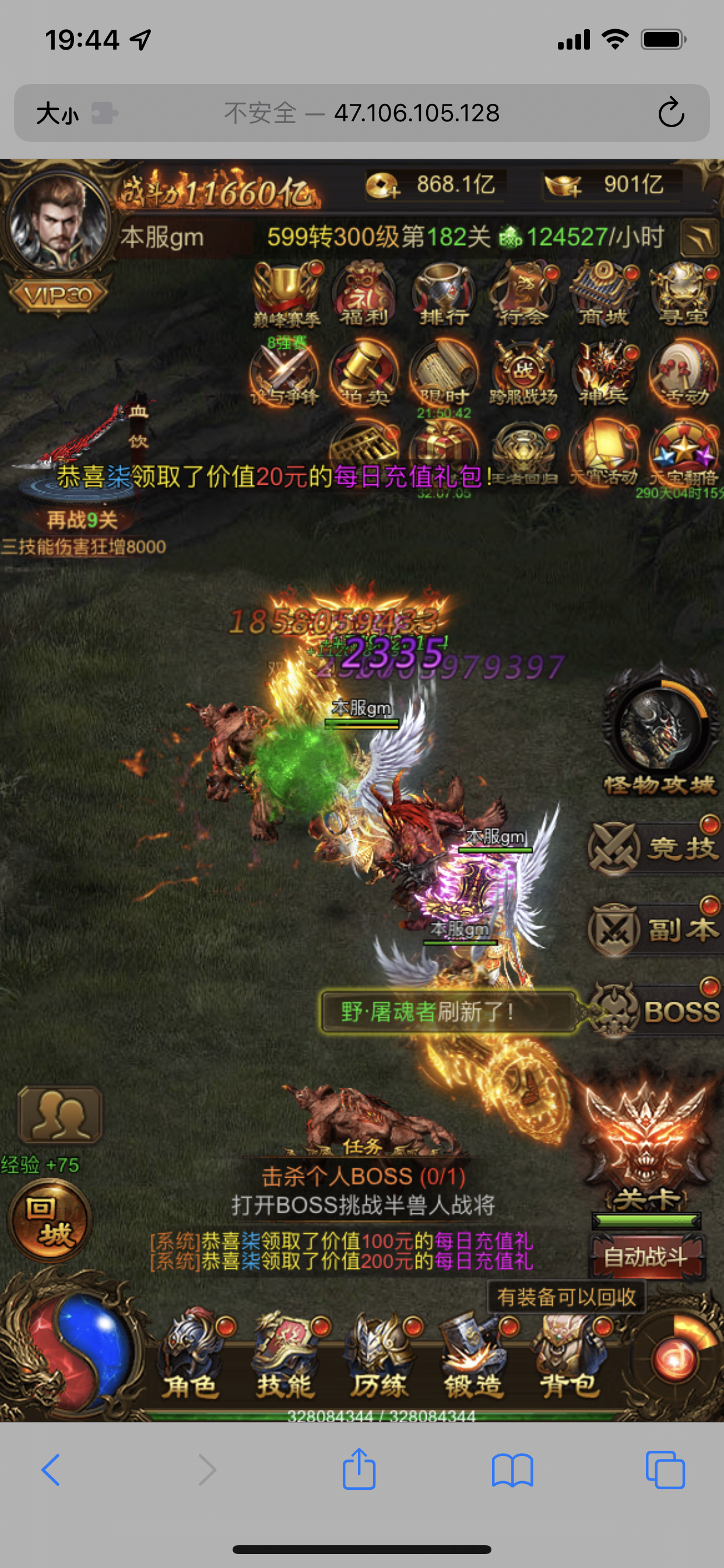Open the 背包 backpack inventory
Screen dimensions: 724x1568
[x=569, y=1355]
